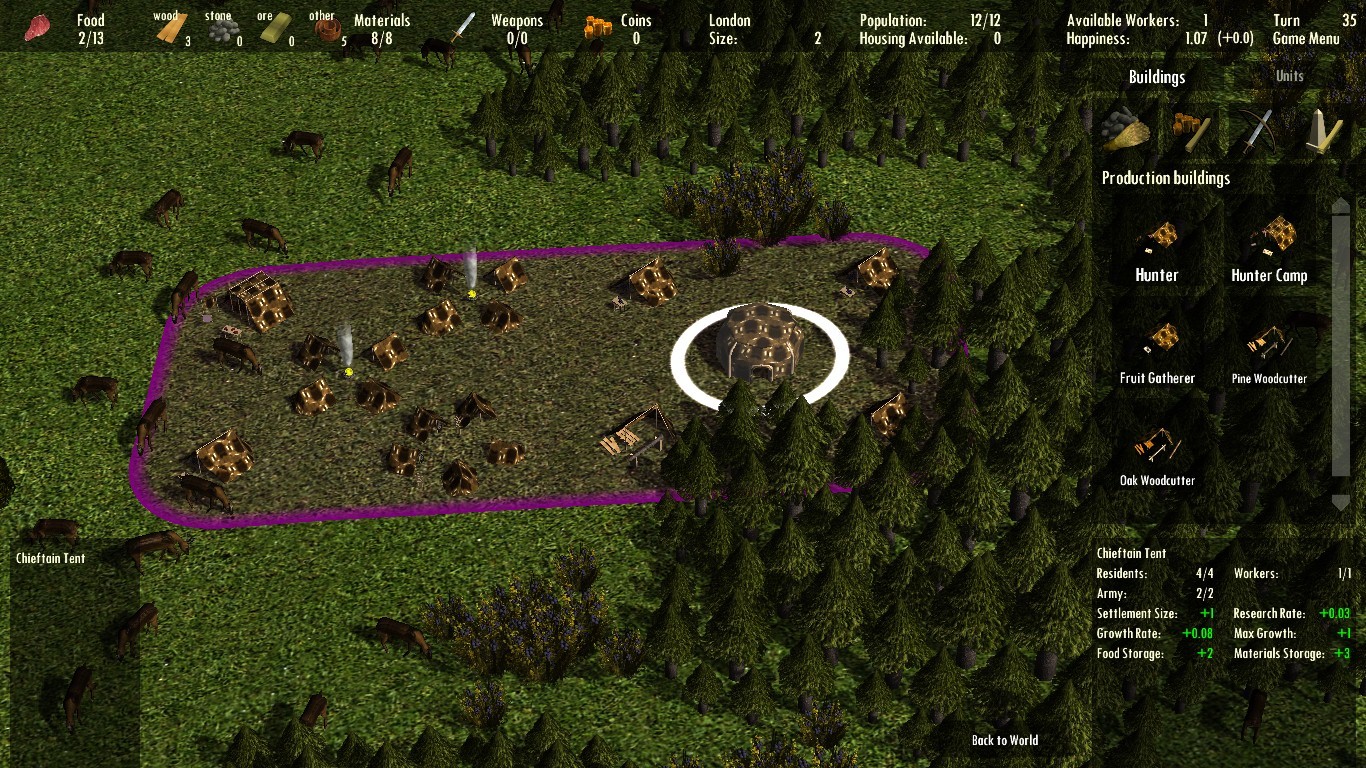Select the circled Chieftain Tent in the settlement
The width and height of the screenshot is (1366, 768).
click(758, 345)
